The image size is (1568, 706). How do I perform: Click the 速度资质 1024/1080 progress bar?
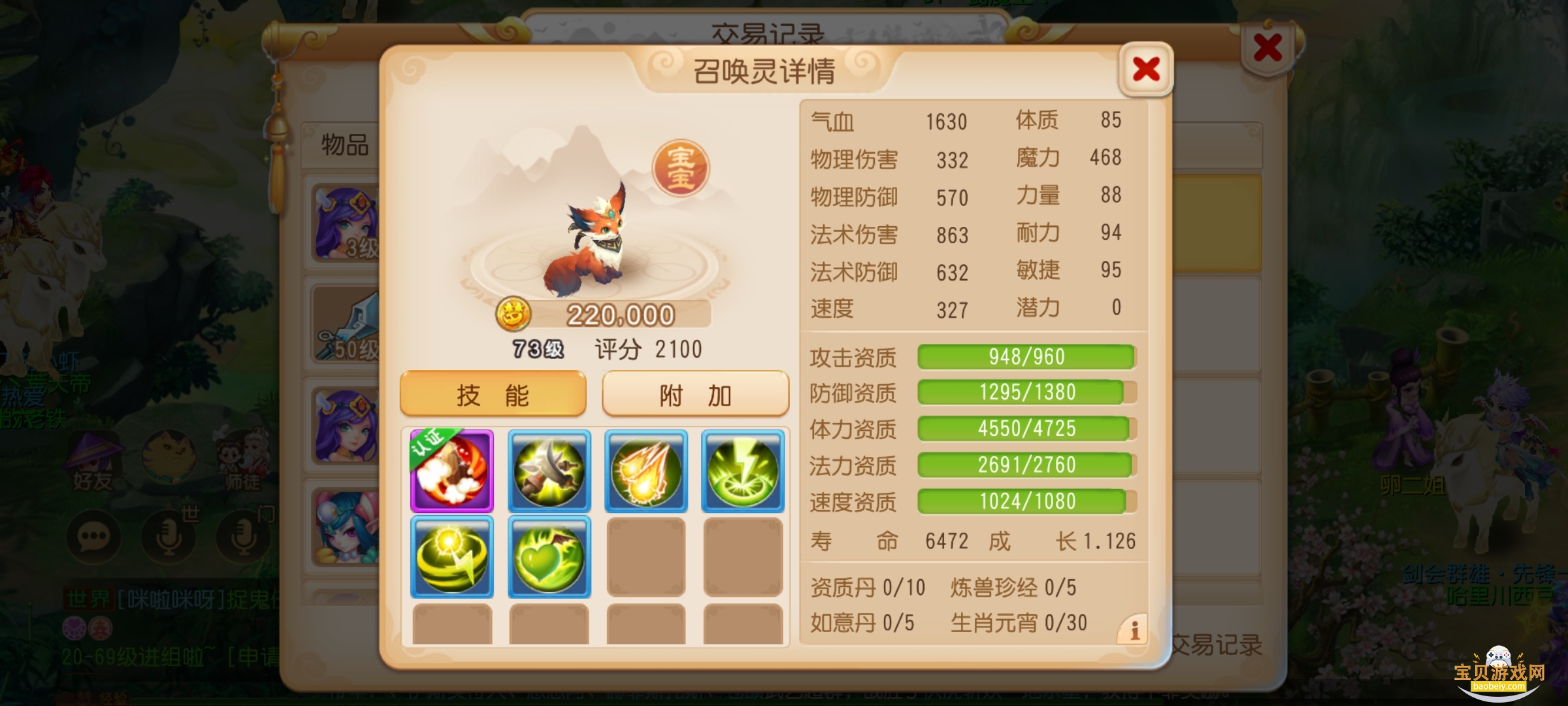(1026, 501)
